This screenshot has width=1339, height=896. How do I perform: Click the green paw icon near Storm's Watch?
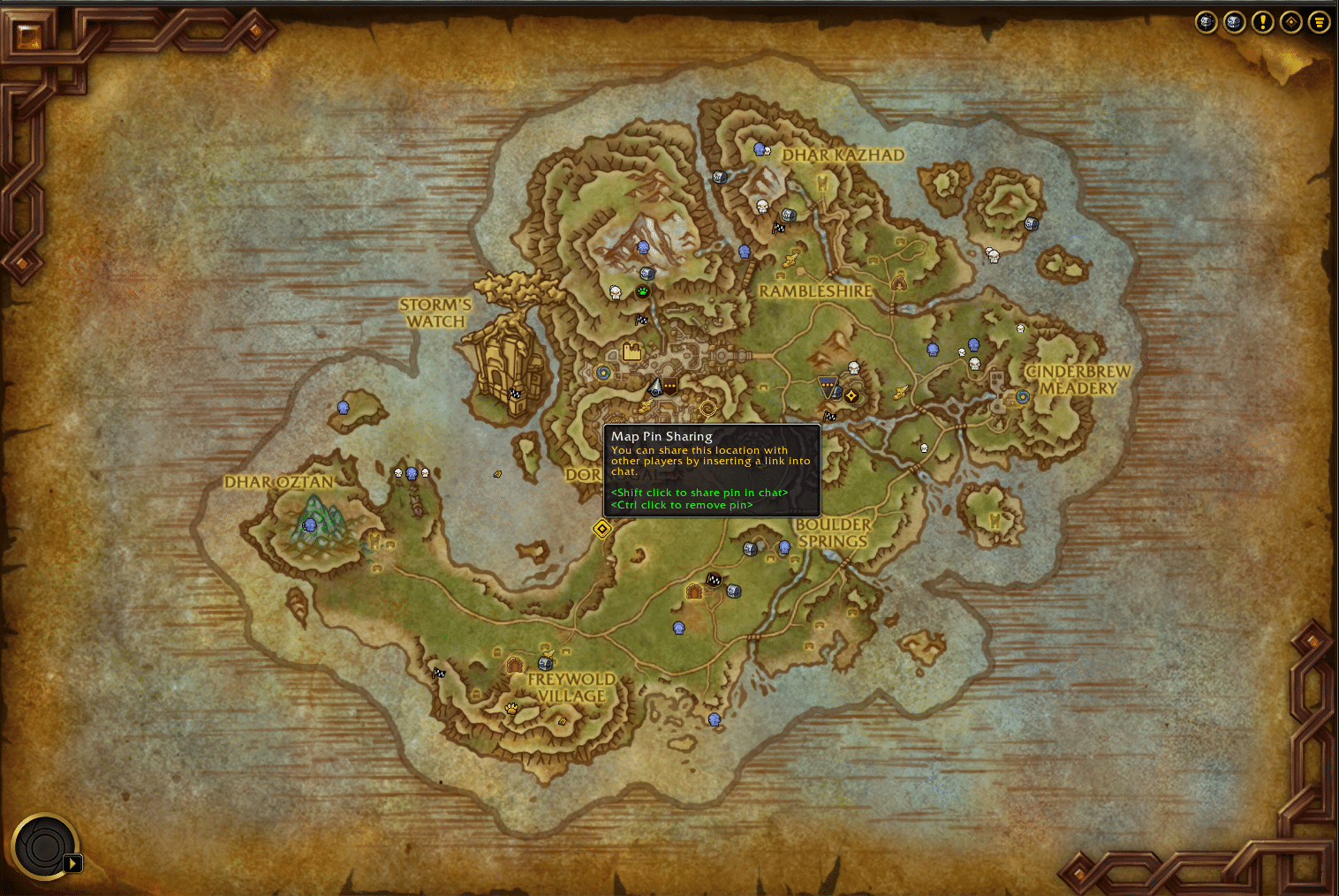[643, 290]
